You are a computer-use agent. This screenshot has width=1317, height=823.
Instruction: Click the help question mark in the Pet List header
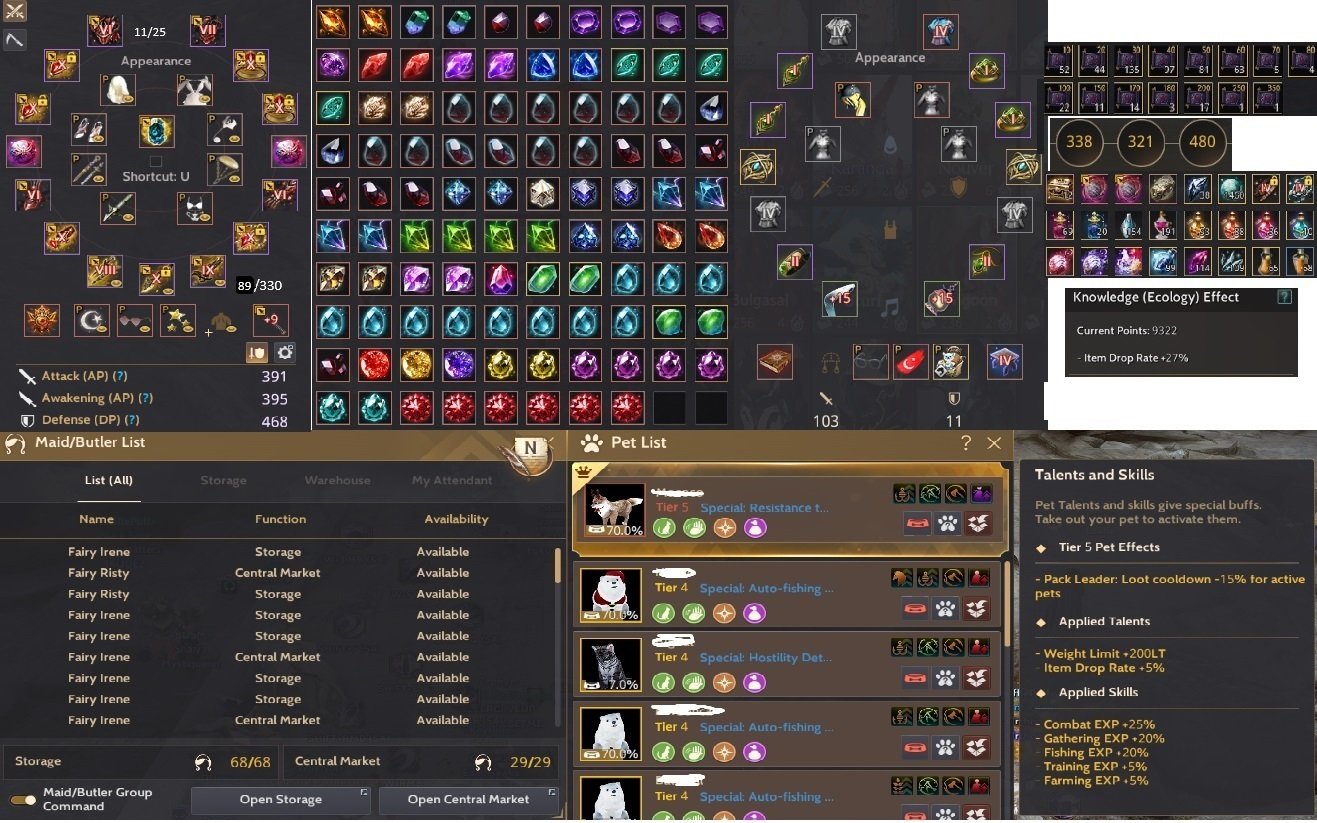point(966,443)
